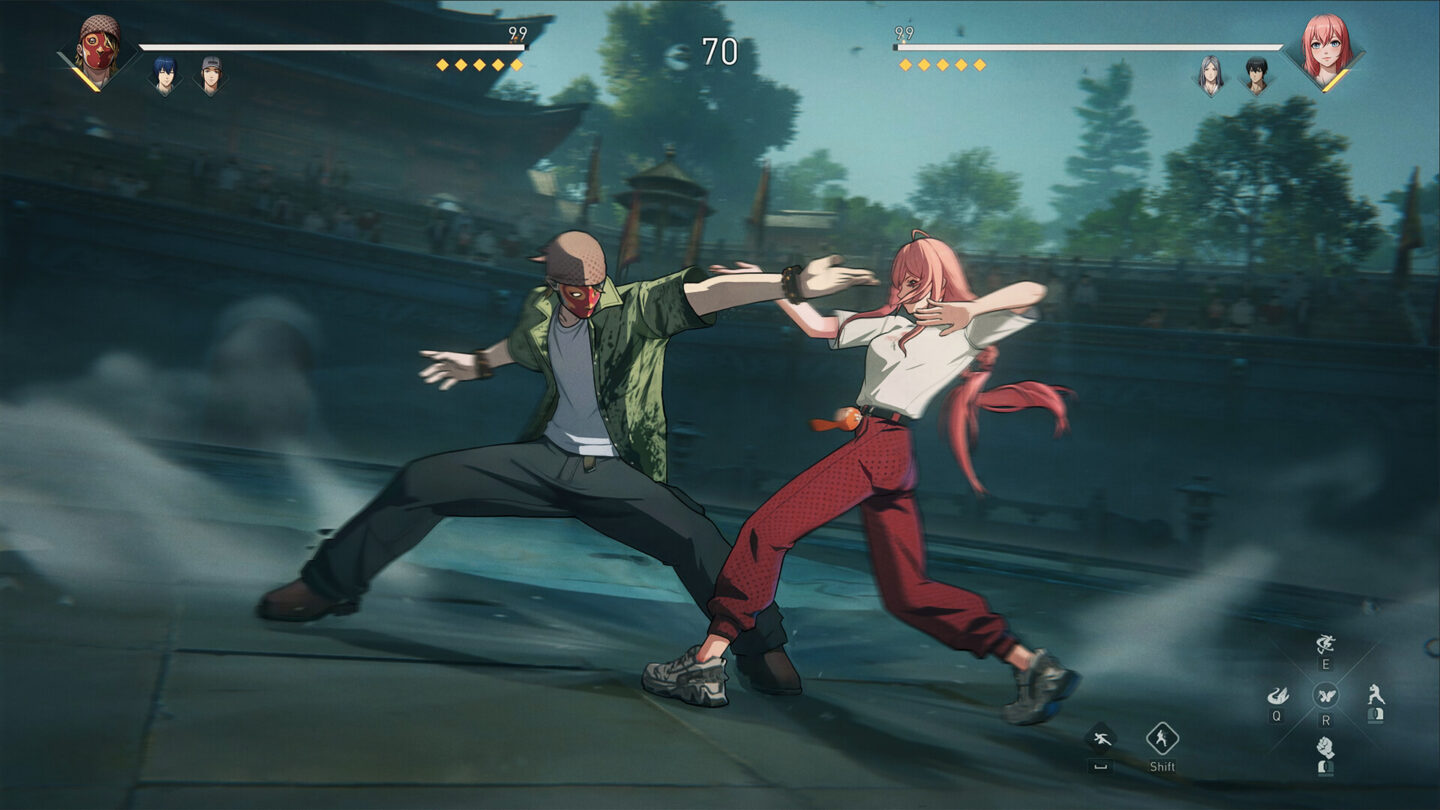
Task: Click the butterfly icon at the skill wheel center
Action: tap(1327, 695)
